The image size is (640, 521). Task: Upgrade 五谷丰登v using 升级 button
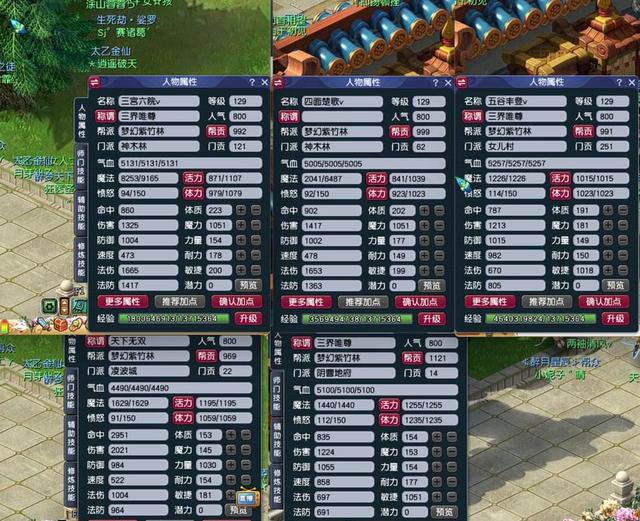pyautogui.click(x=614, y=318)
